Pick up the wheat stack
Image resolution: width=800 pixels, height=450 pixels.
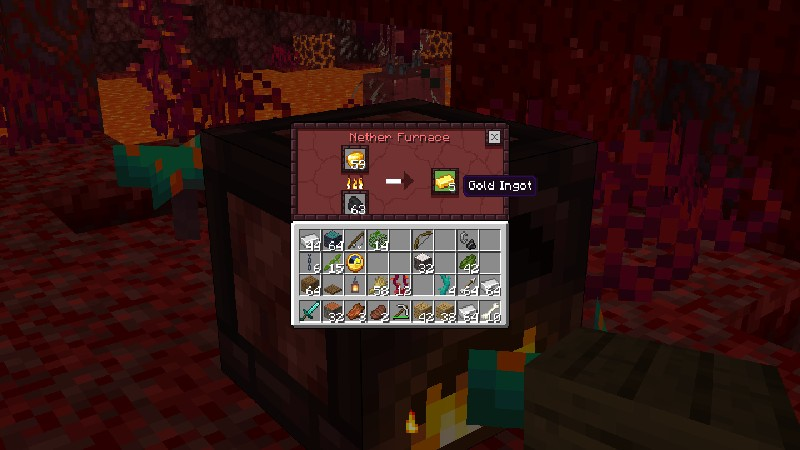pyautogui.click(x=377, y=287)
